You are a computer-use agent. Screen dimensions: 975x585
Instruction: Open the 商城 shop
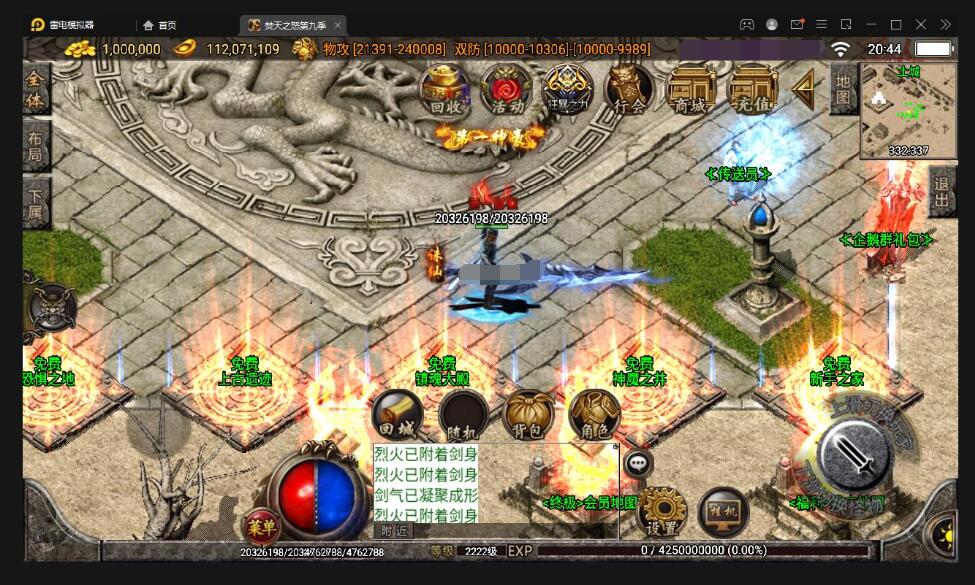[x=691, y=88]
